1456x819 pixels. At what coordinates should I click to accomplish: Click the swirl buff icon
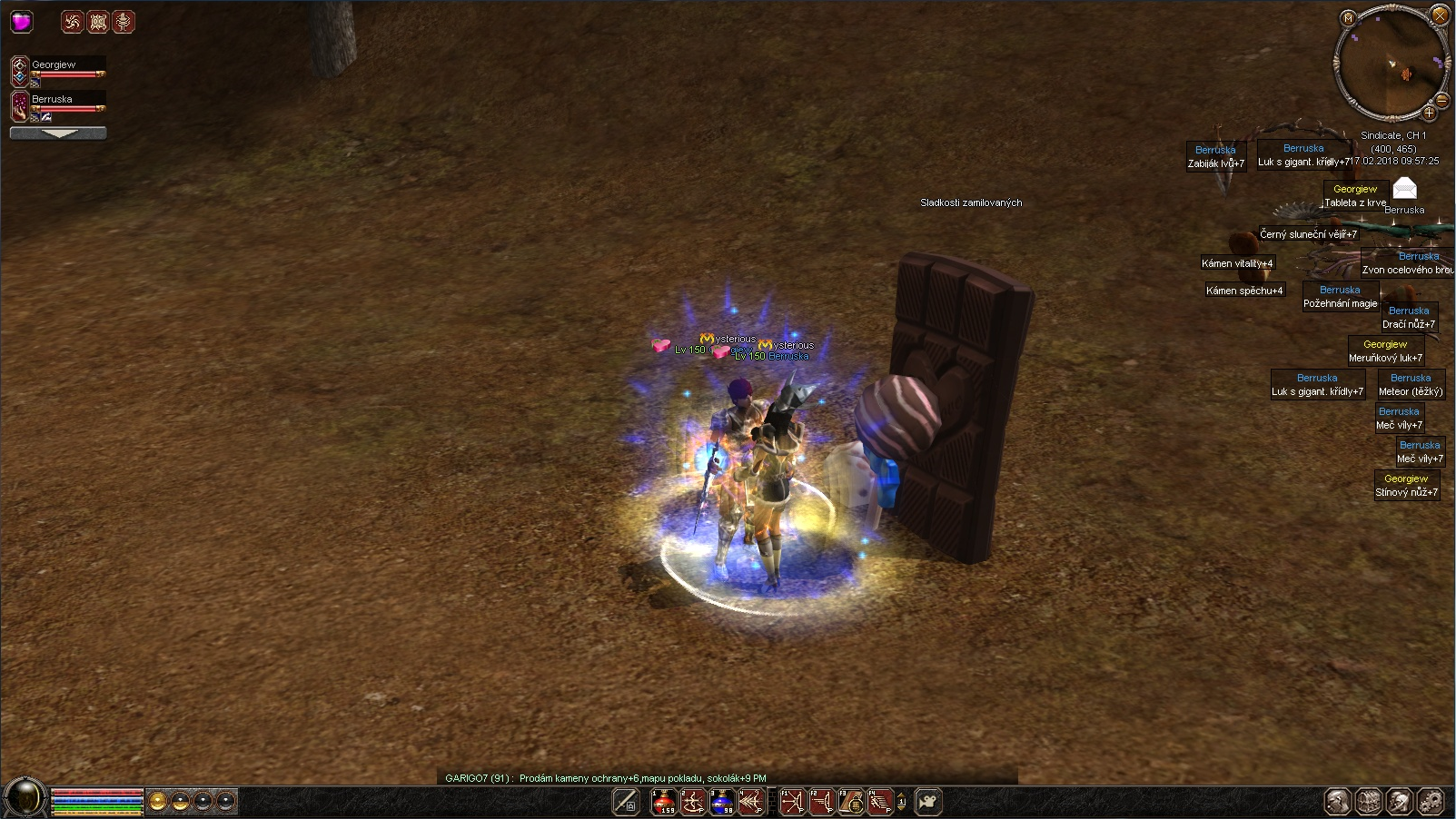tap(73, 22)
